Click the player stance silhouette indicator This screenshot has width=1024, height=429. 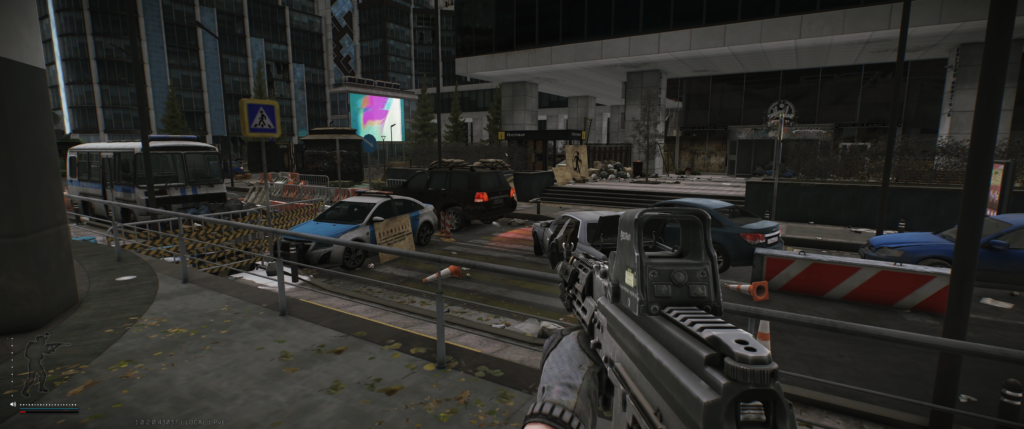pyautogui.click(x=38, y=366)
